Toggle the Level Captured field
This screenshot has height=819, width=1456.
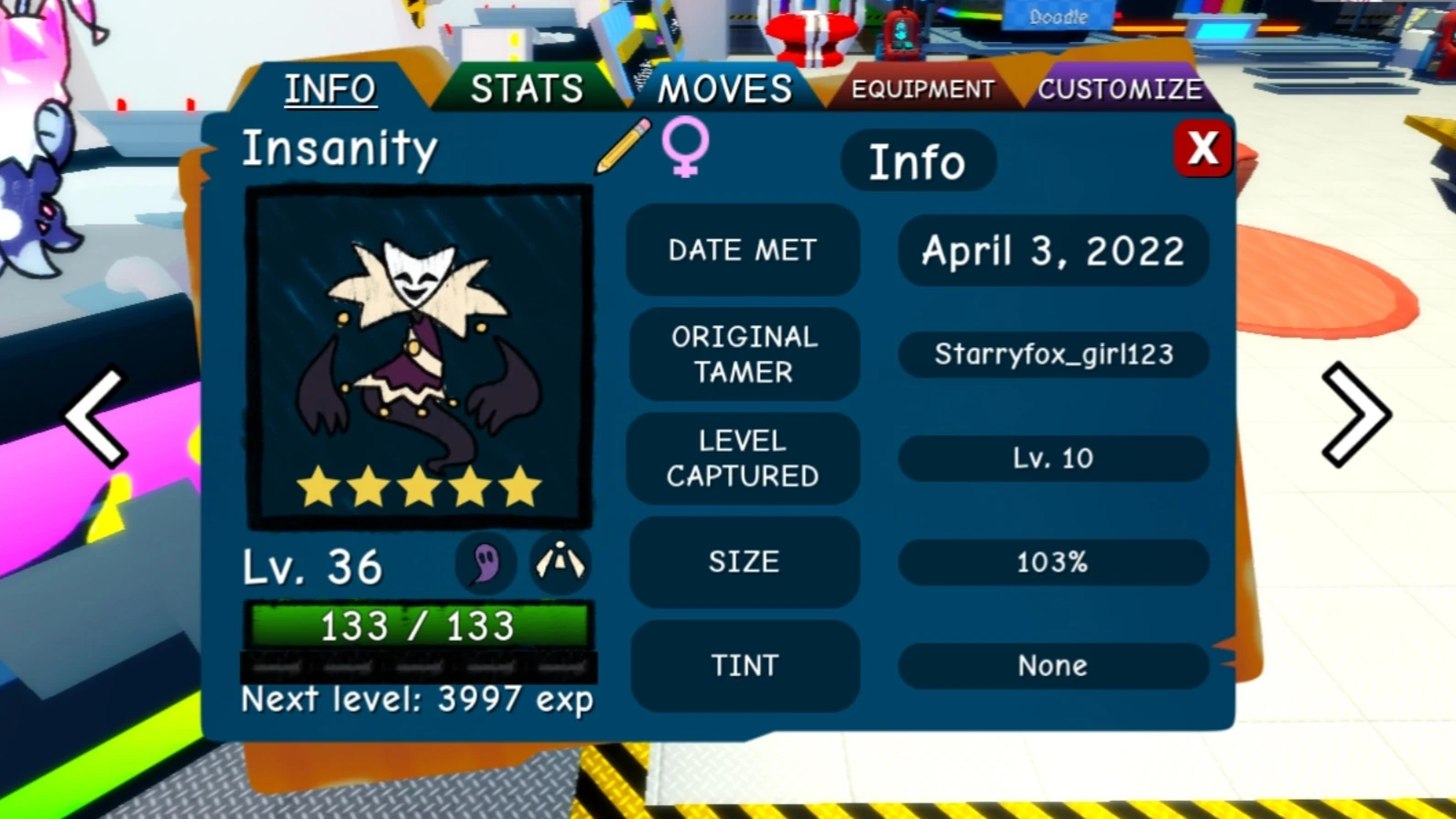pyautogui.click(x=743, y=458)
